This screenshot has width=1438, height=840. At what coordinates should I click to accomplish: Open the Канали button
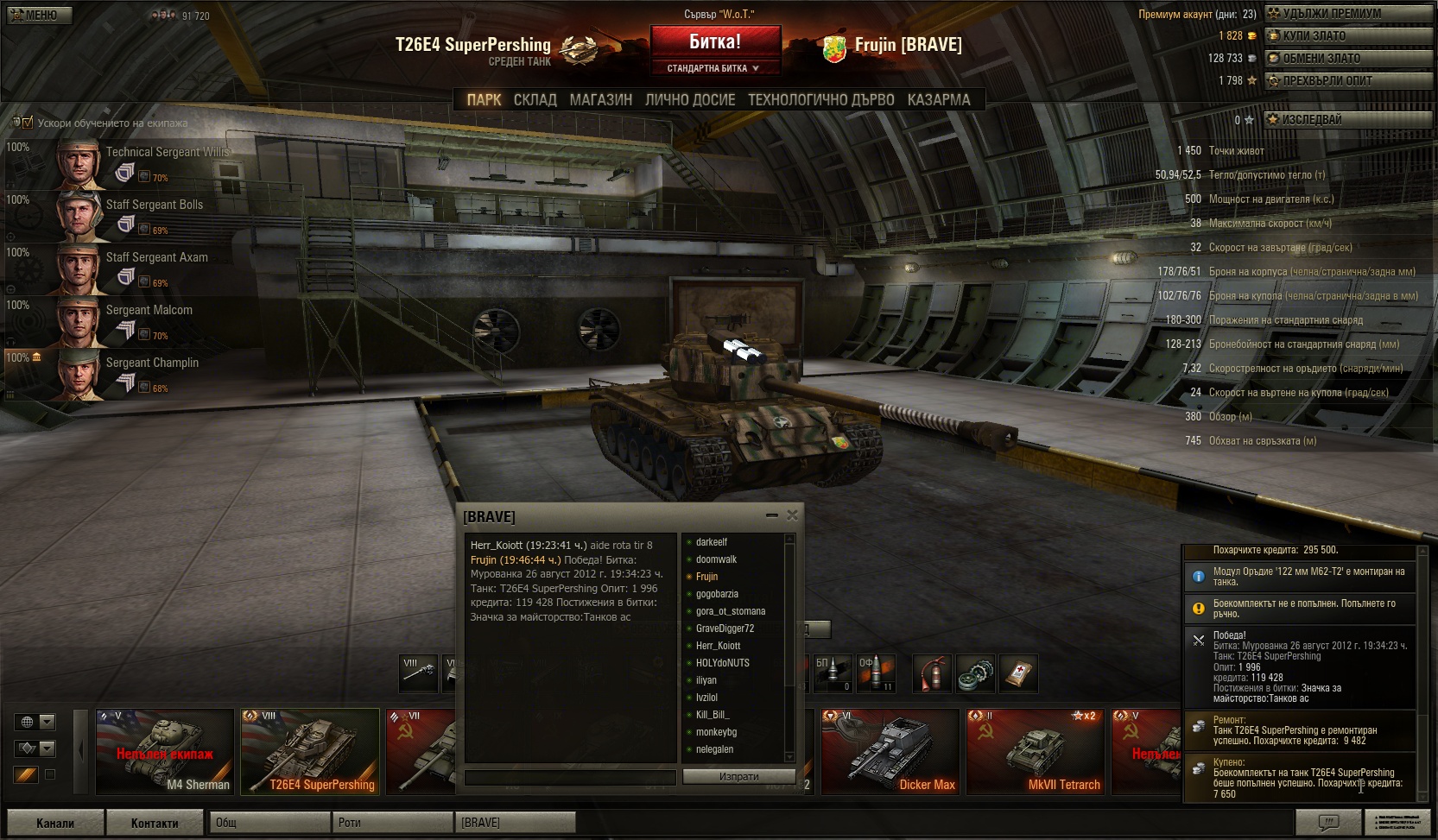coord(55,823)
